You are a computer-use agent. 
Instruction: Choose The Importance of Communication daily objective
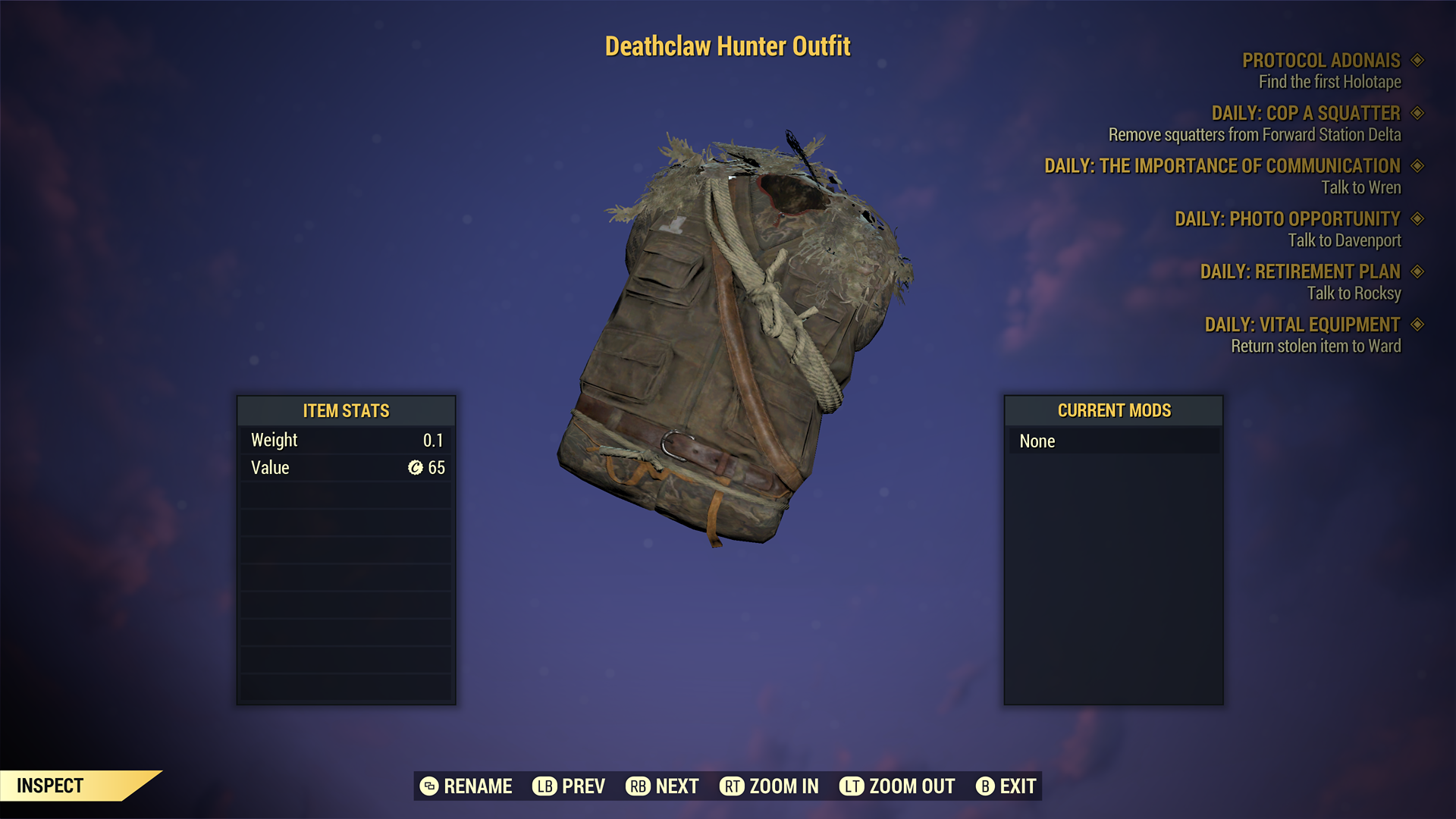[x=1222, y=166]
